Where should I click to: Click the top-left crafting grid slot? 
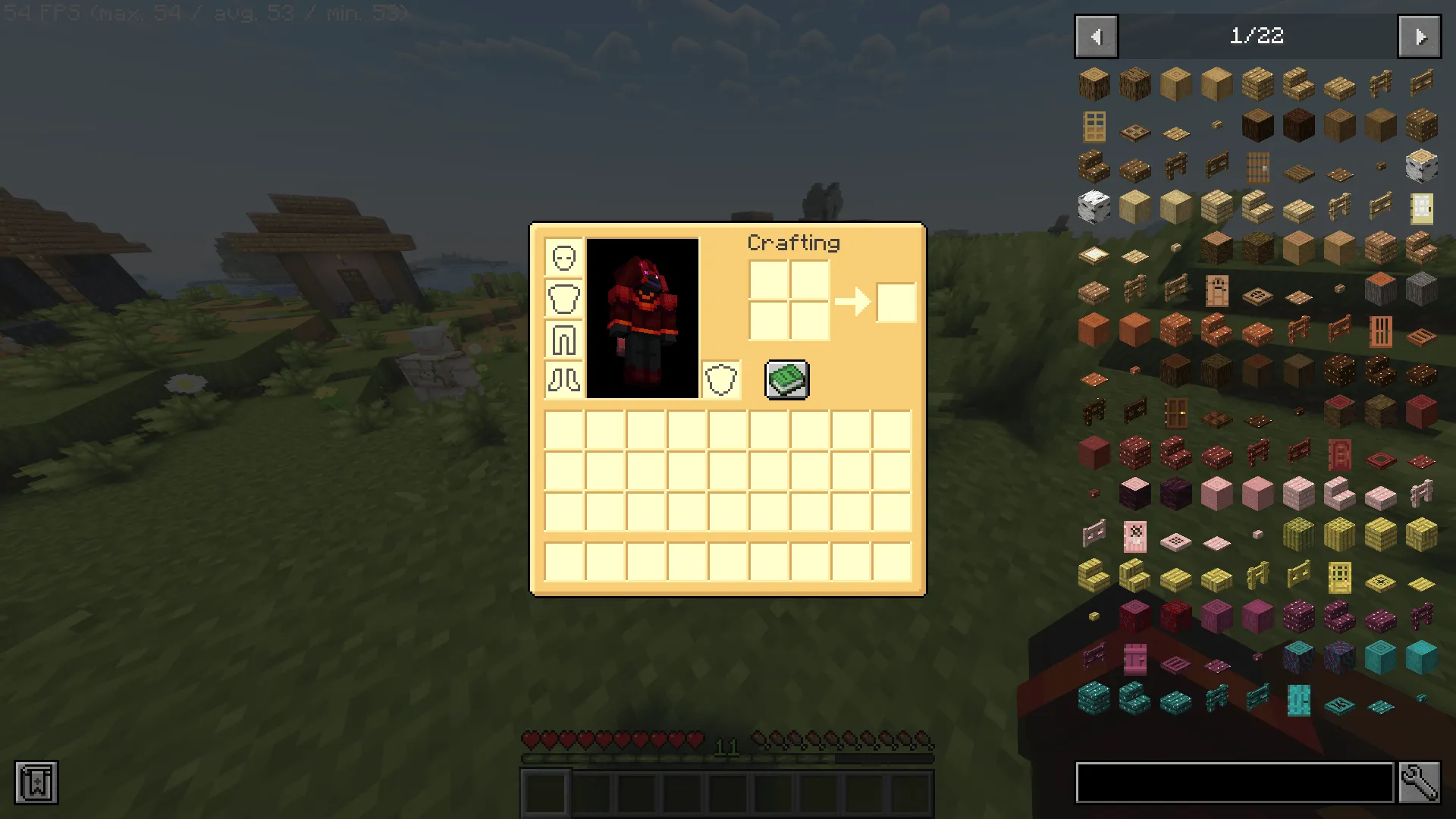(770, 281)
